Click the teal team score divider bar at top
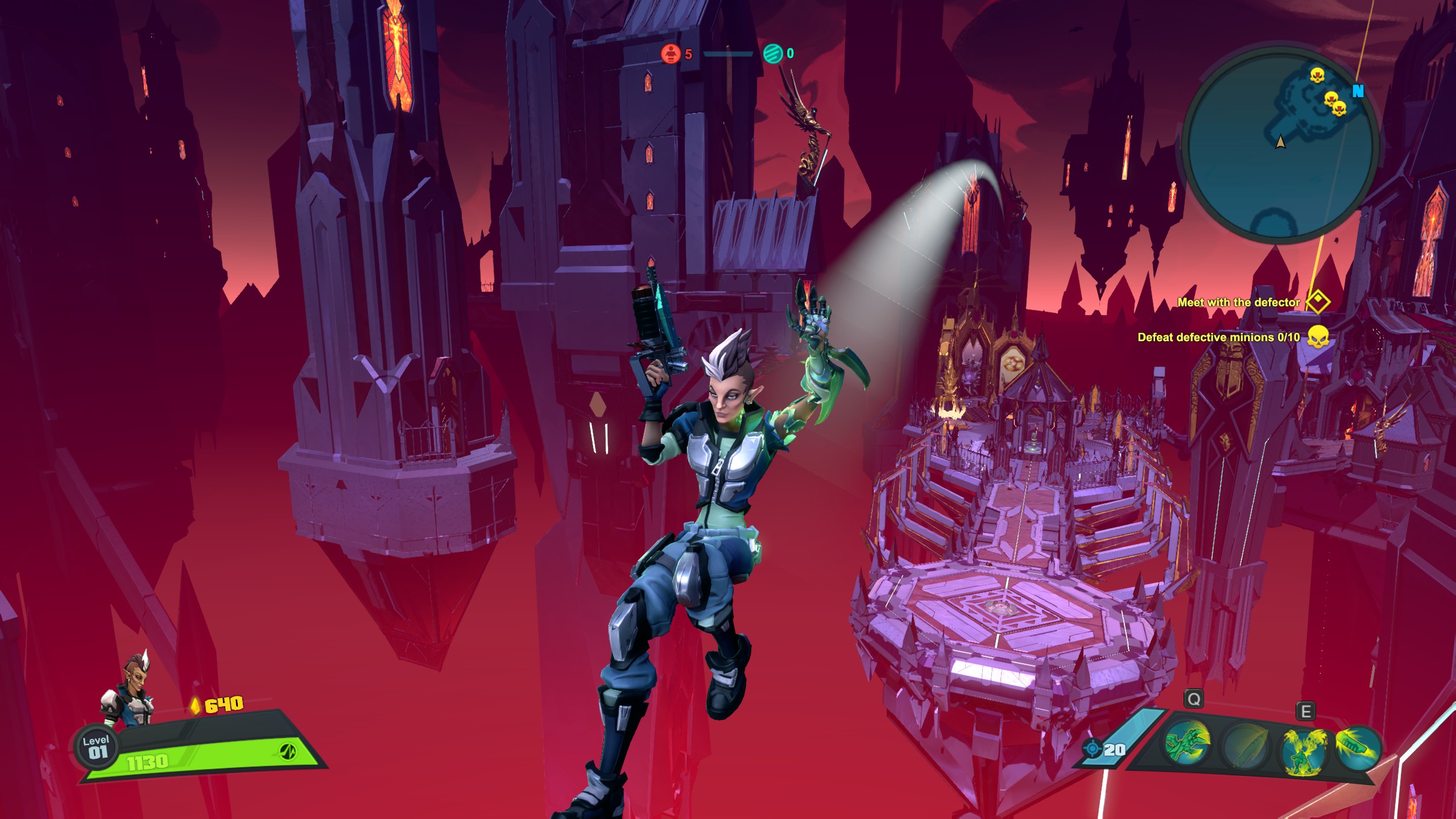Viewport: 1456px width, 819px height. click(x=729, y=55)
